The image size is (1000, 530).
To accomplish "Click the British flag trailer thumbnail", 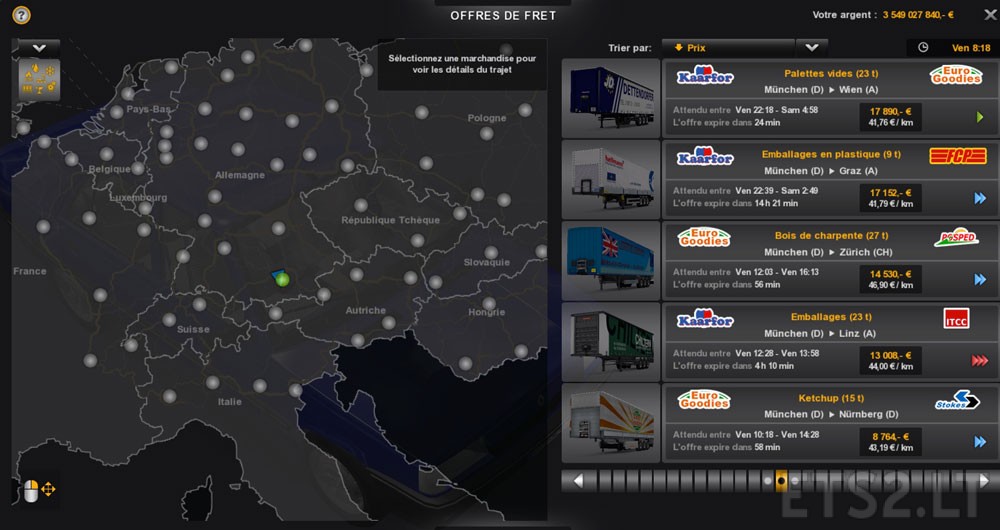I will [611, 260].
